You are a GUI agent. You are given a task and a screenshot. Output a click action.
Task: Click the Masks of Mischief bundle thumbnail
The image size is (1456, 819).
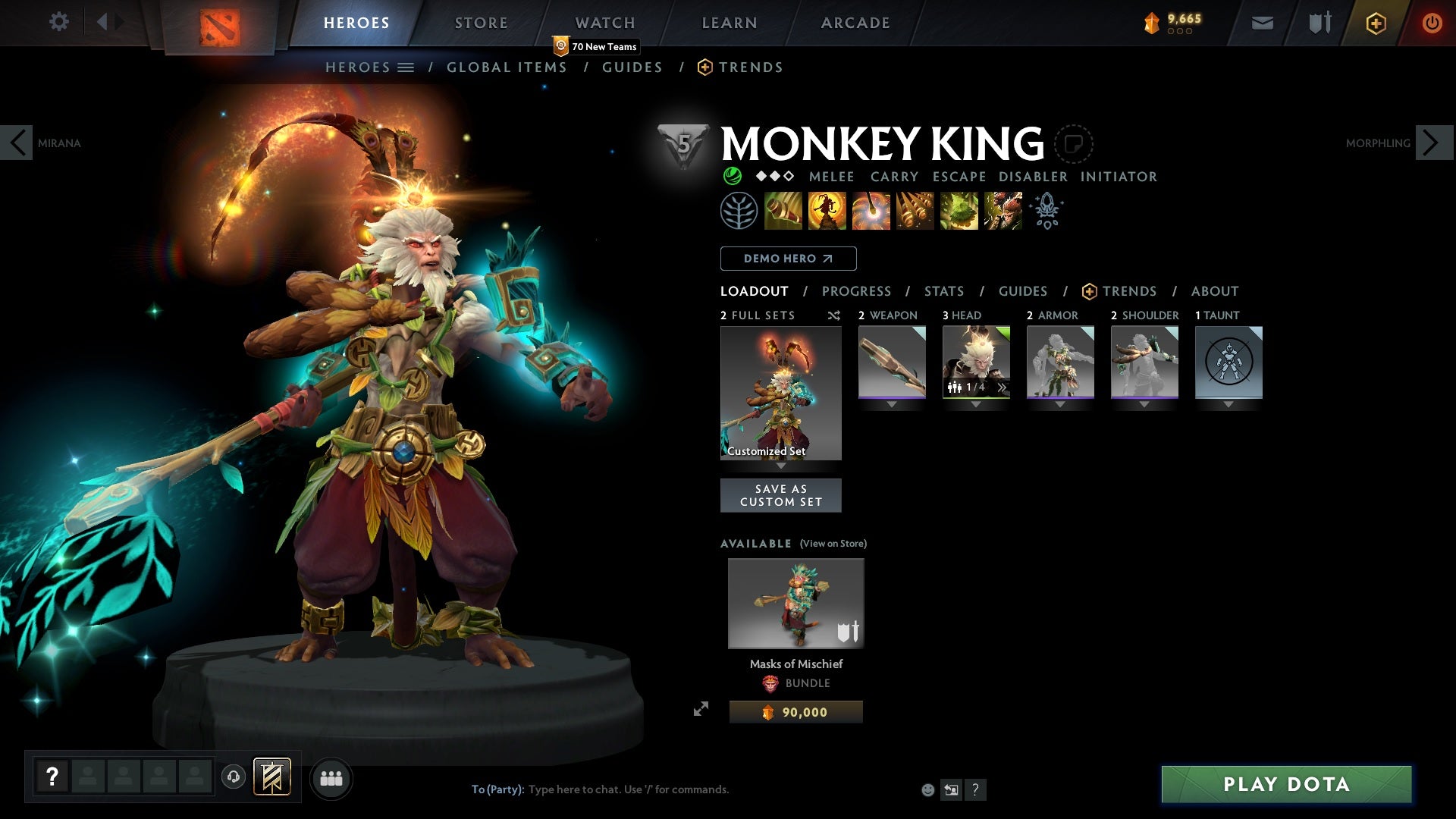[x=795, y=603]
